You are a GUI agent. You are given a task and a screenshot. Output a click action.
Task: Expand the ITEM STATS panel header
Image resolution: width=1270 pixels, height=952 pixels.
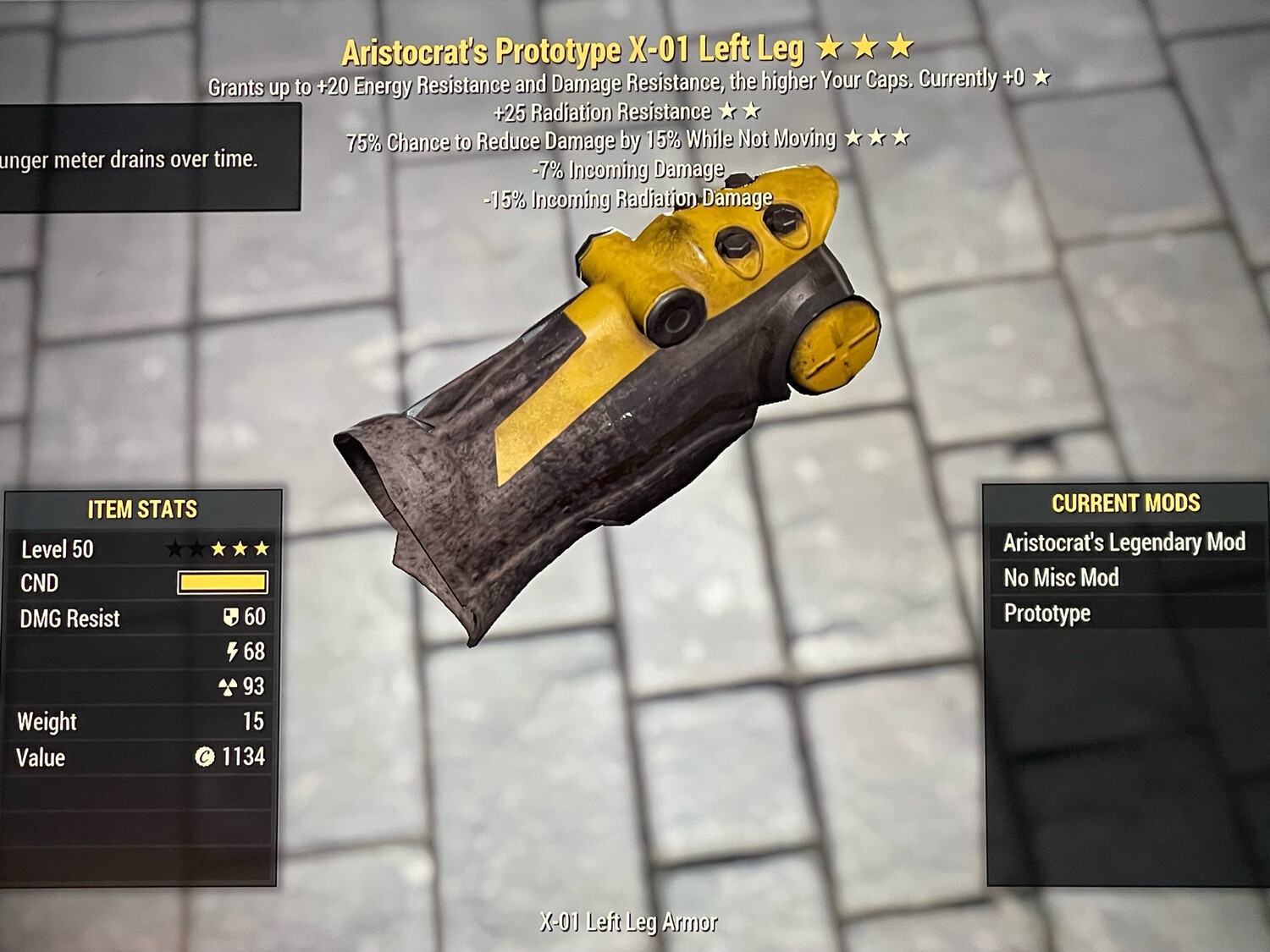[141, 509]
